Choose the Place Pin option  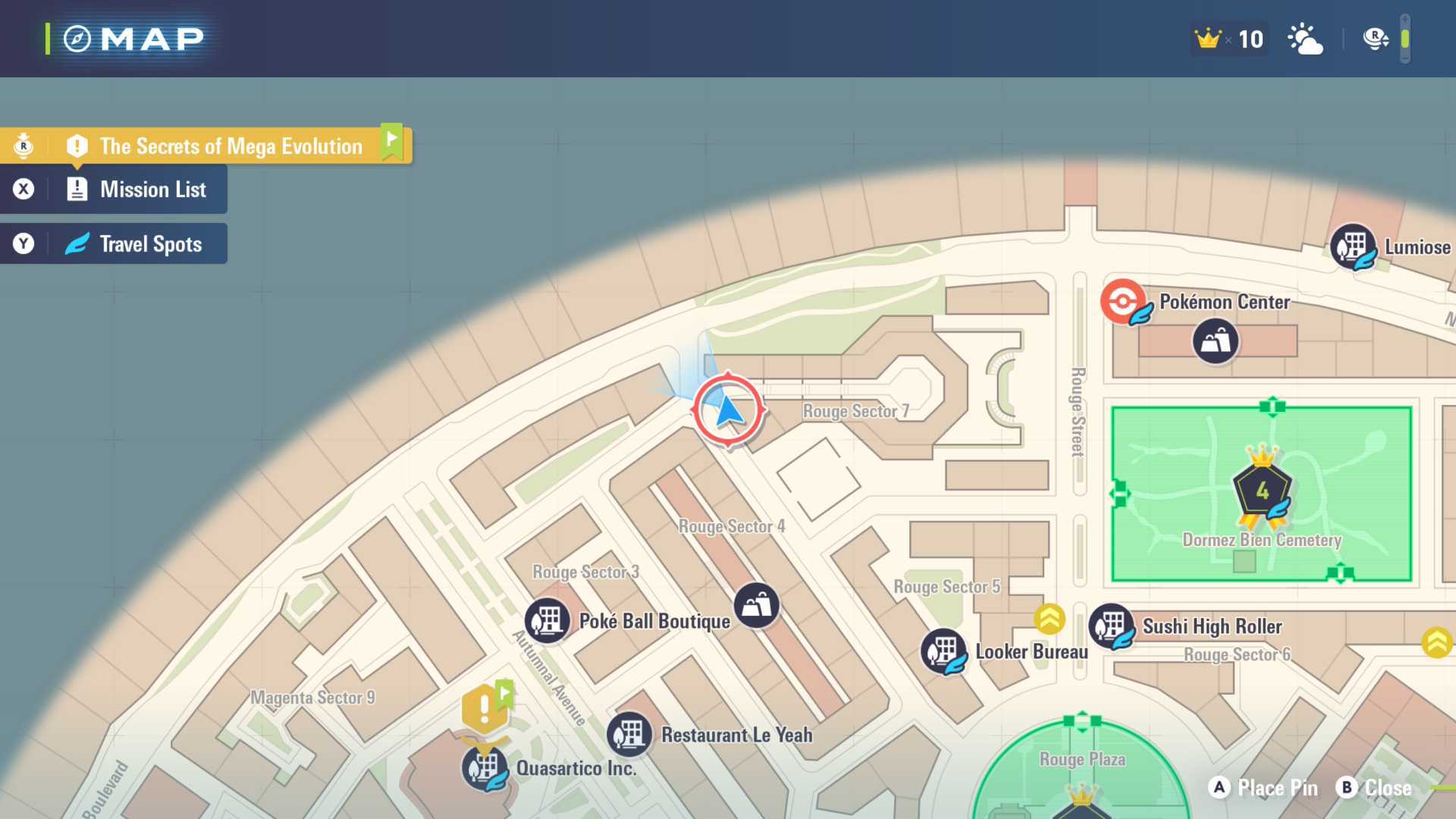point(1263,788)
